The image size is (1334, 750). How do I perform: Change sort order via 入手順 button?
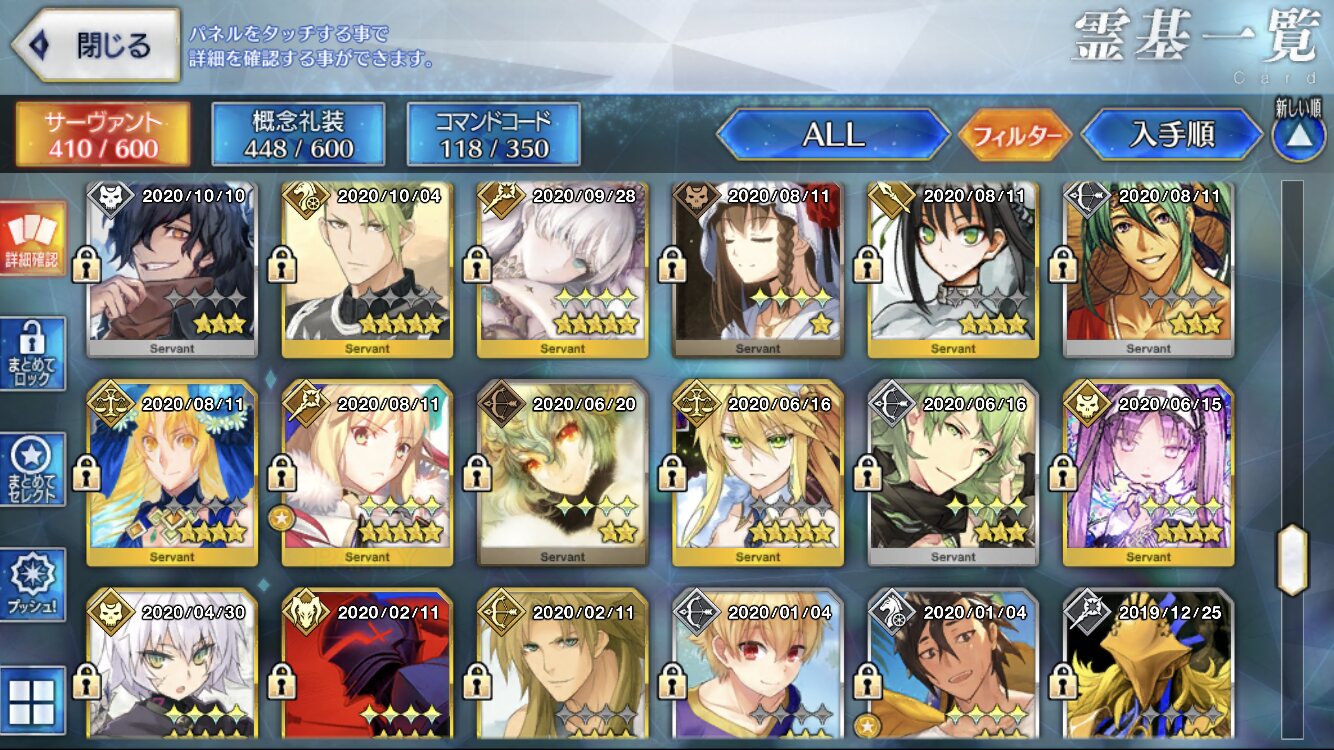1171,134
